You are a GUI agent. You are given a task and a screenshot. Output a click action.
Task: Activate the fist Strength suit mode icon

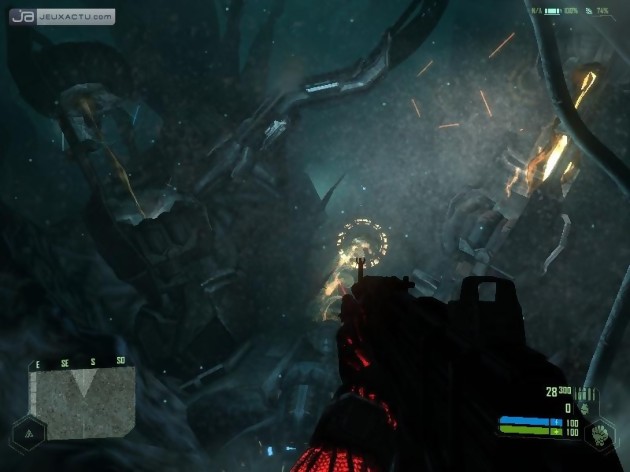tap(600, 434)
